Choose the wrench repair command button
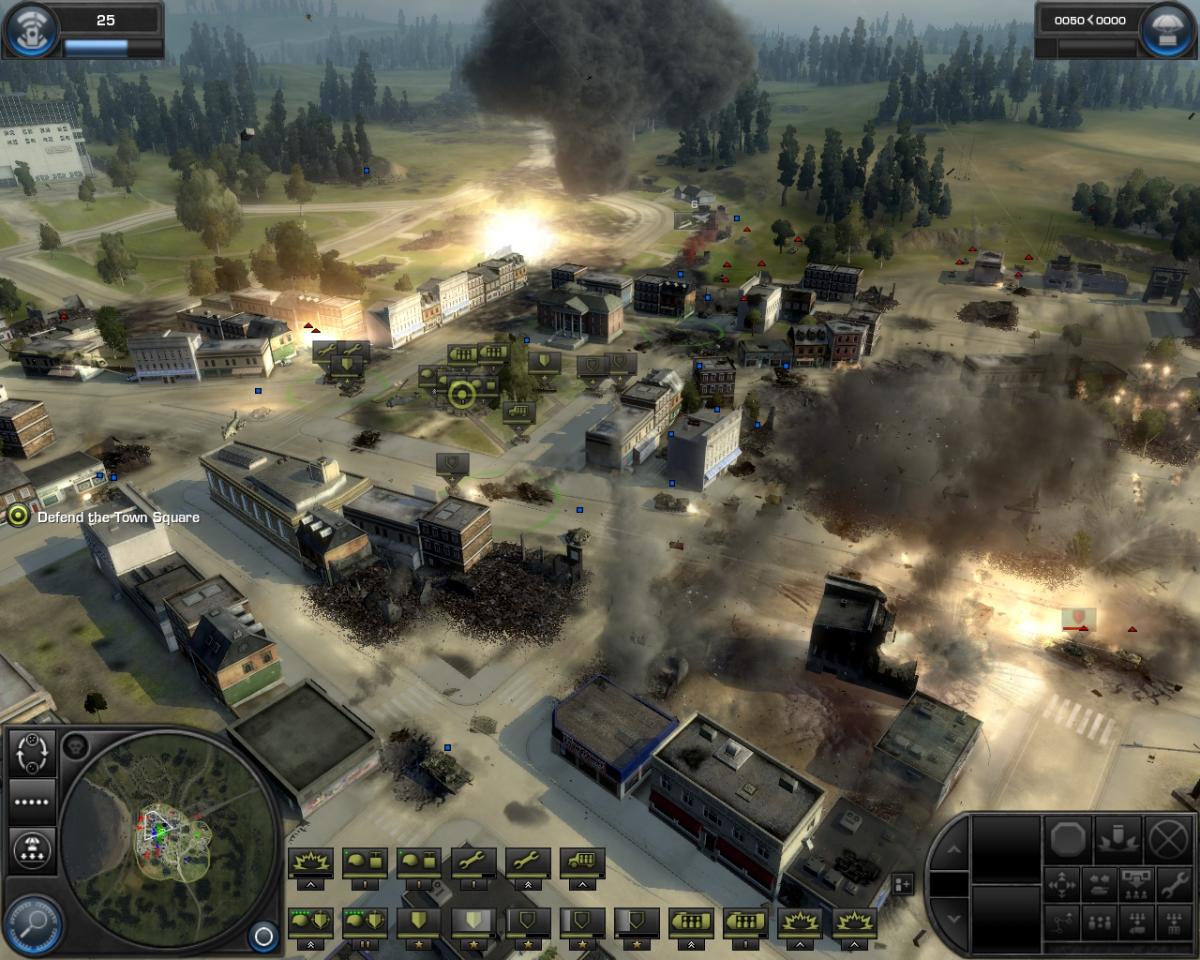Screen dimensions: 1200x960 pos(1172,884)
